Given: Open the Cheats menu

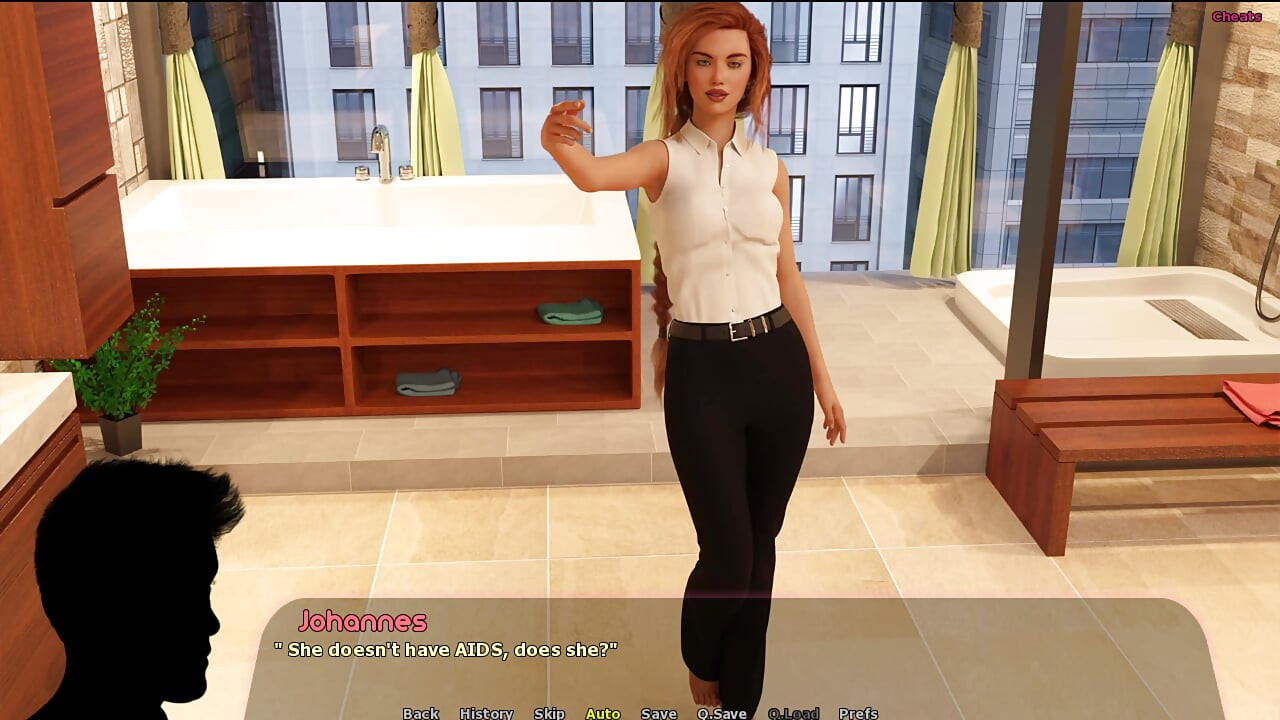Looking at the screenshot, I should (x=1236, y=16).
